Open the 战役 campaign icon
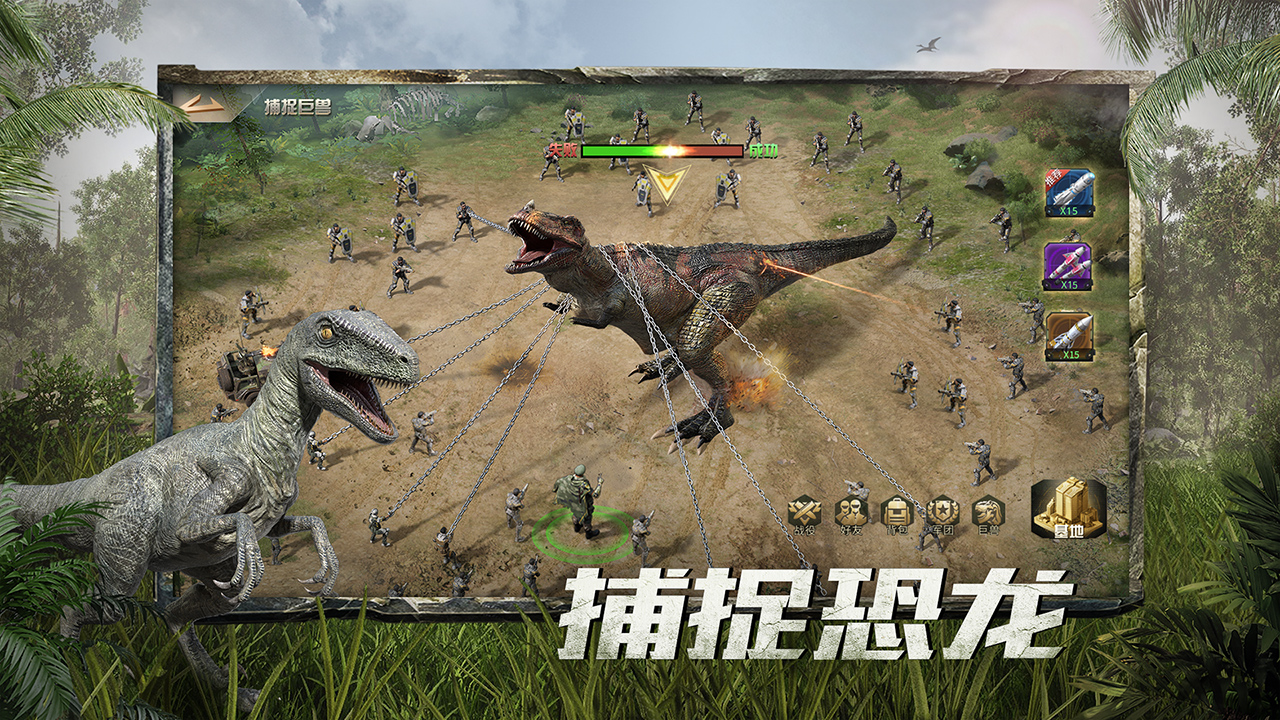The width and height of the screenshot is (1280, 720). (x=806, y=512)
